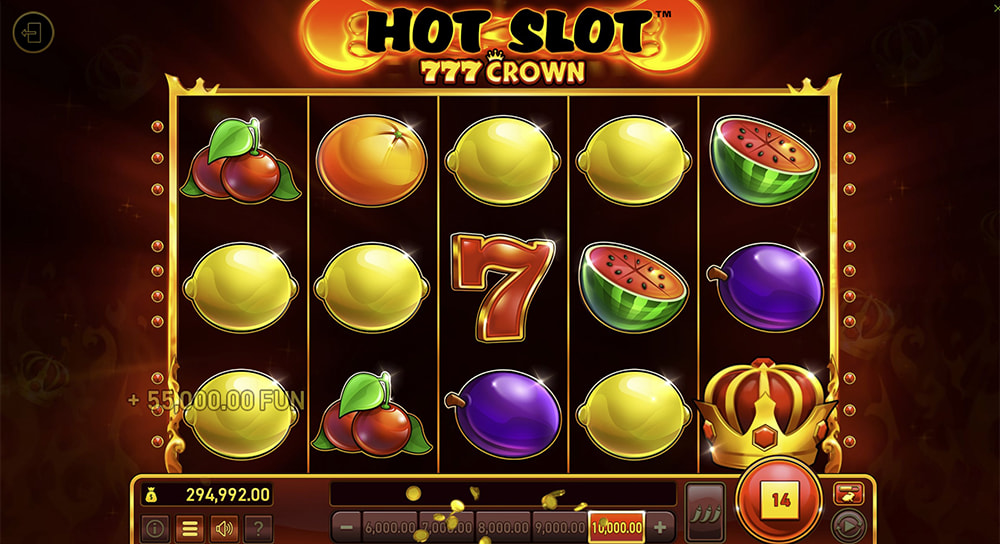Select the highlighted 10,000.00 bet
Image resolution: width=1000 pixels, height=544 pixels.
pos(617,527)
